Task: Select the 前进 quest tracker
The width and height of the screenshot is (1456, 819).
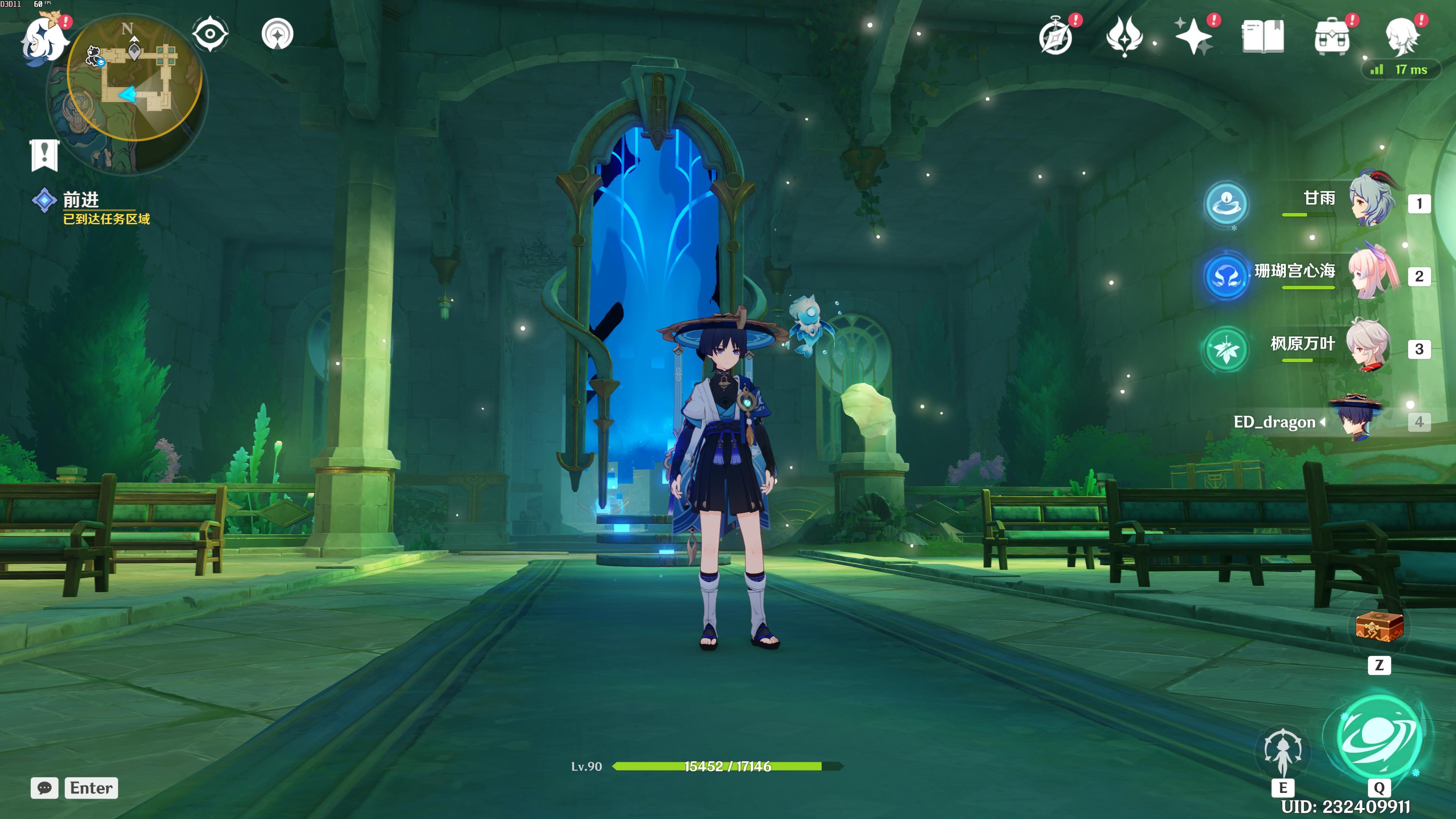Action: pyautogui.click(x=81, y=200)
